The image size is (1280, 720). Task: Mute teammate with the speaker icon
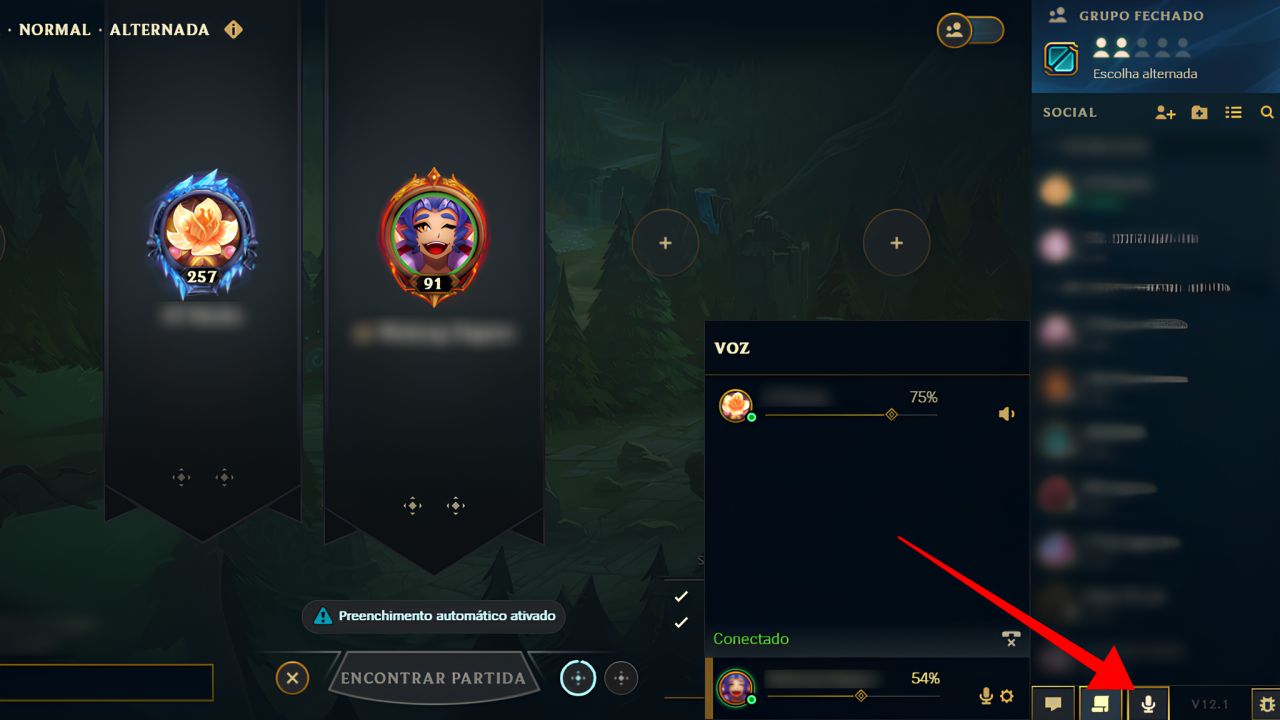(x=1006, y=413)
